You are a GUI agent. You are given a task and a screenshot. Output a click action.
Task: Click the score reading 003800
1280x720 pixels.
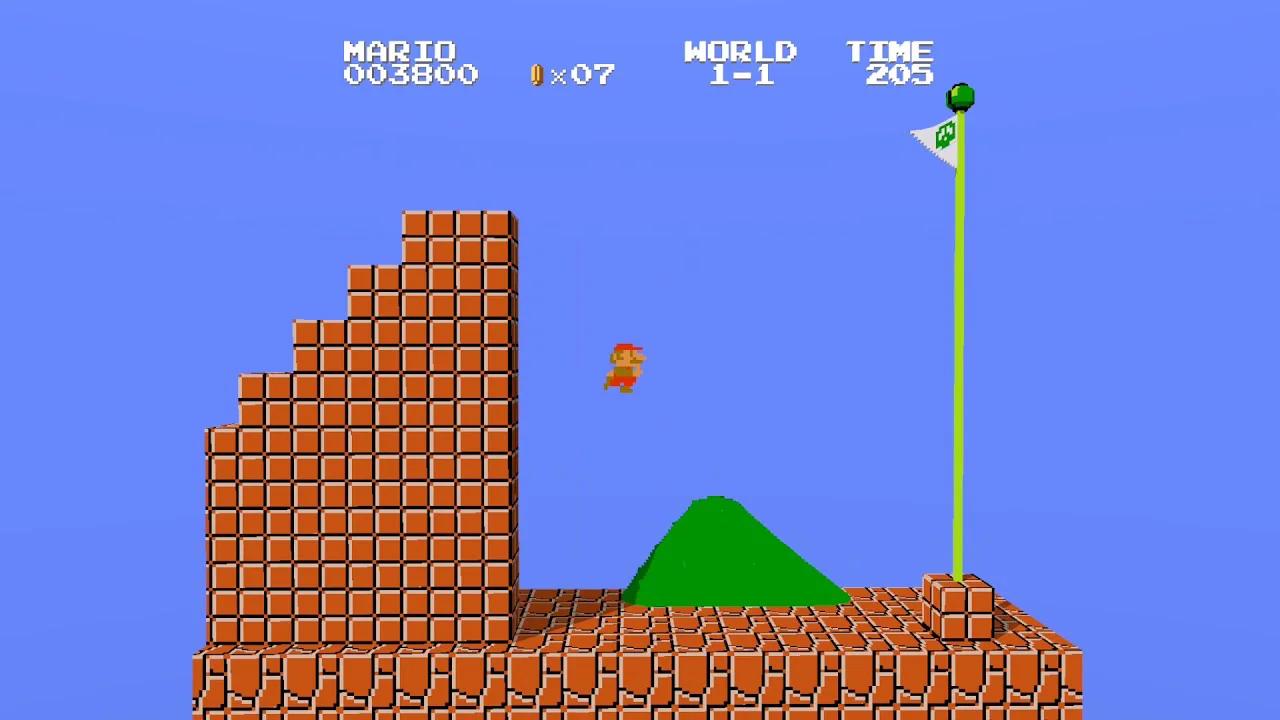[410, 76]
